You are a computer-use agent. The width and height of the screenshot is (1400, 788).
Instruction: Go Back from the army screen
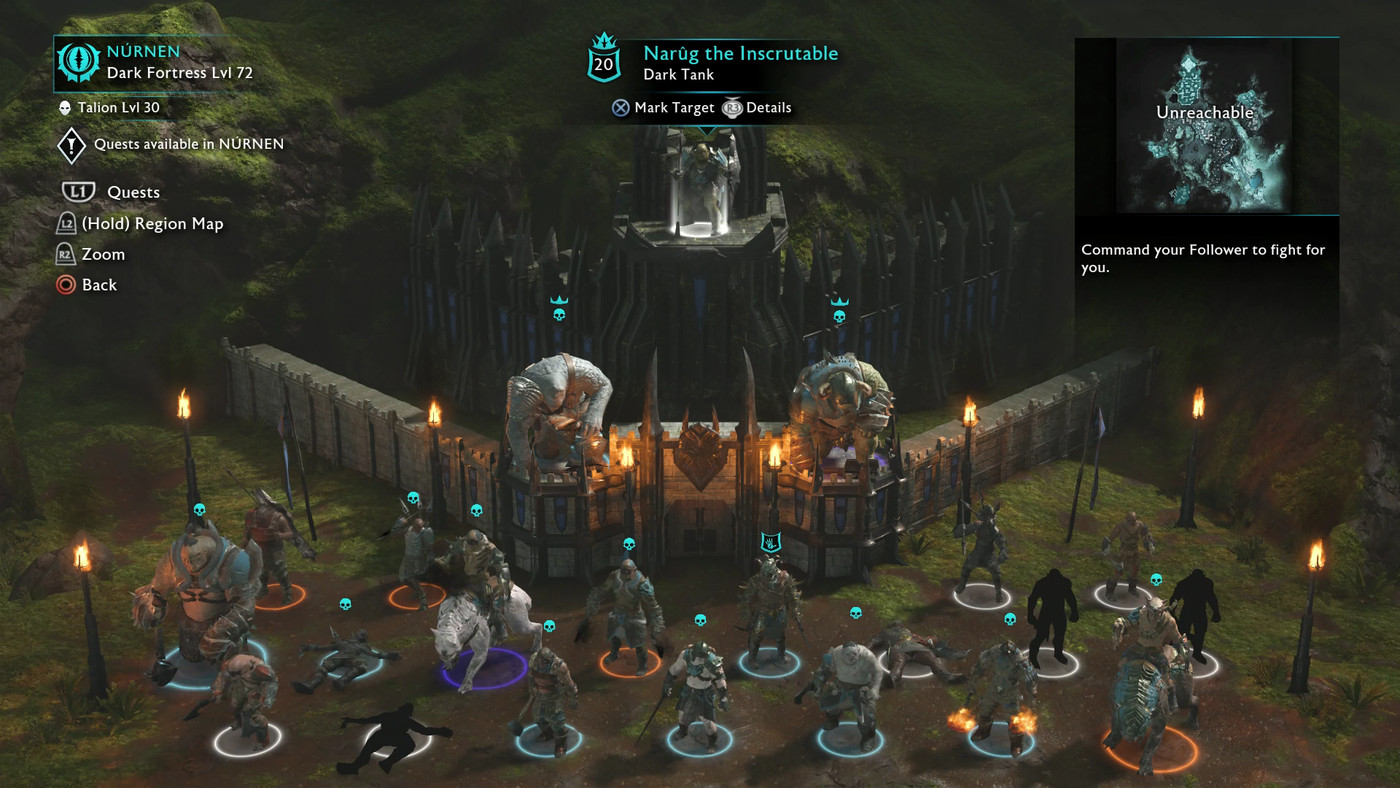point(98,285)
